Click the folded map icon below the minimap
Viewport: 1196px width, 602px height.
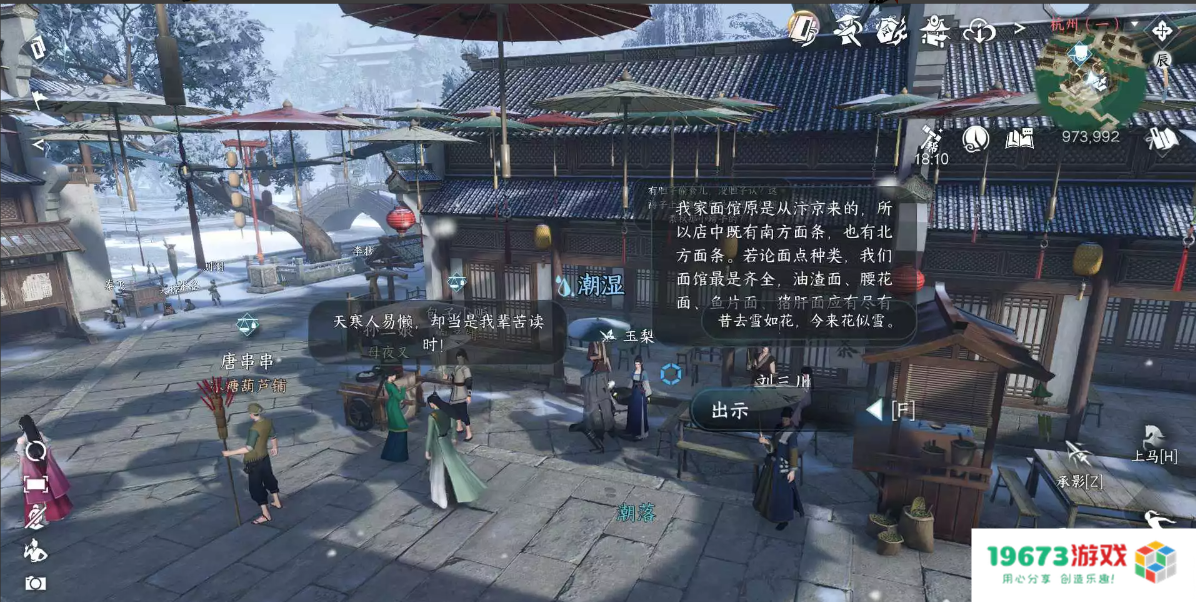click(x=1161, y=138)
